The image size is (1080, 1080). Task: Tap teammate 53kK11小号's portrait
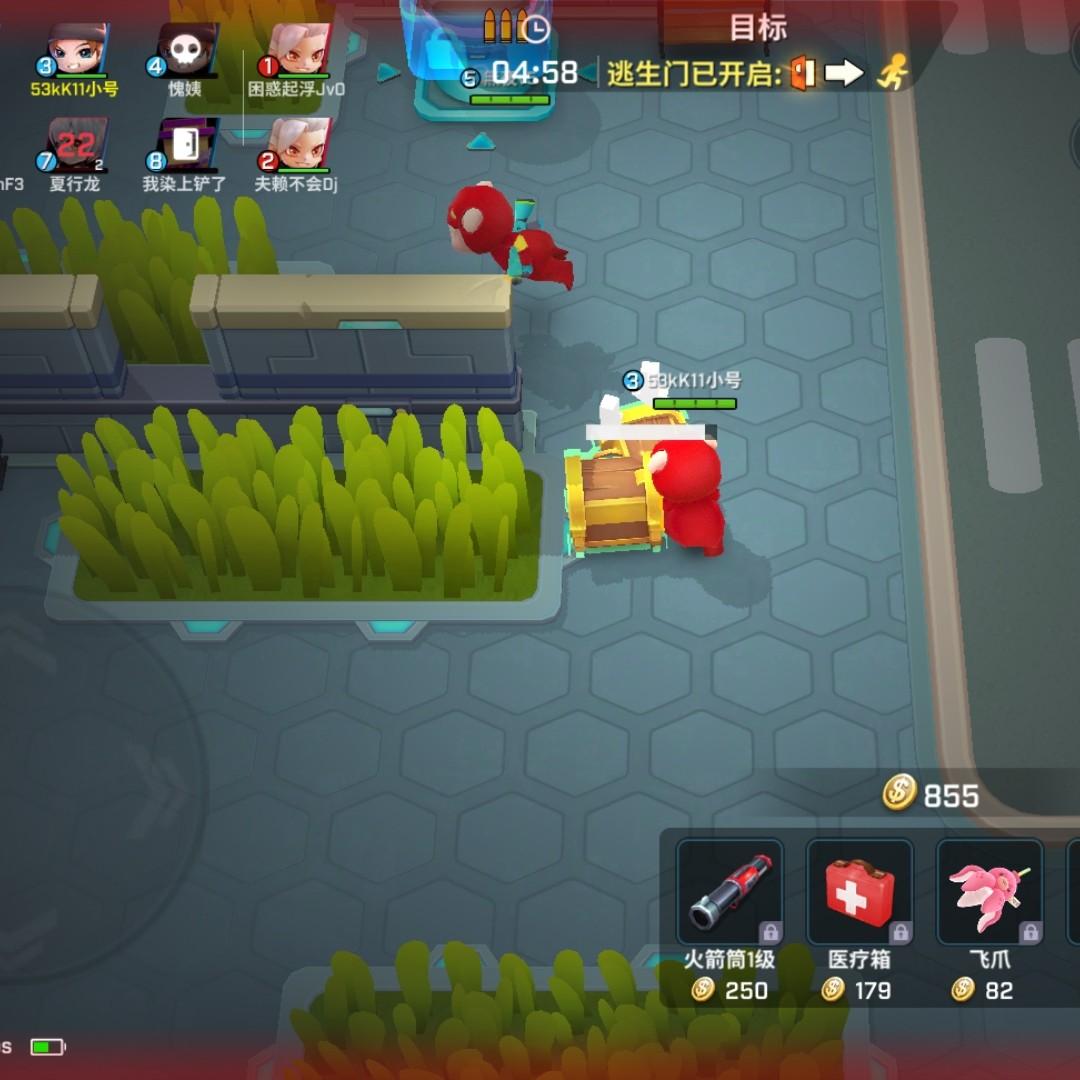coord(77,50)
